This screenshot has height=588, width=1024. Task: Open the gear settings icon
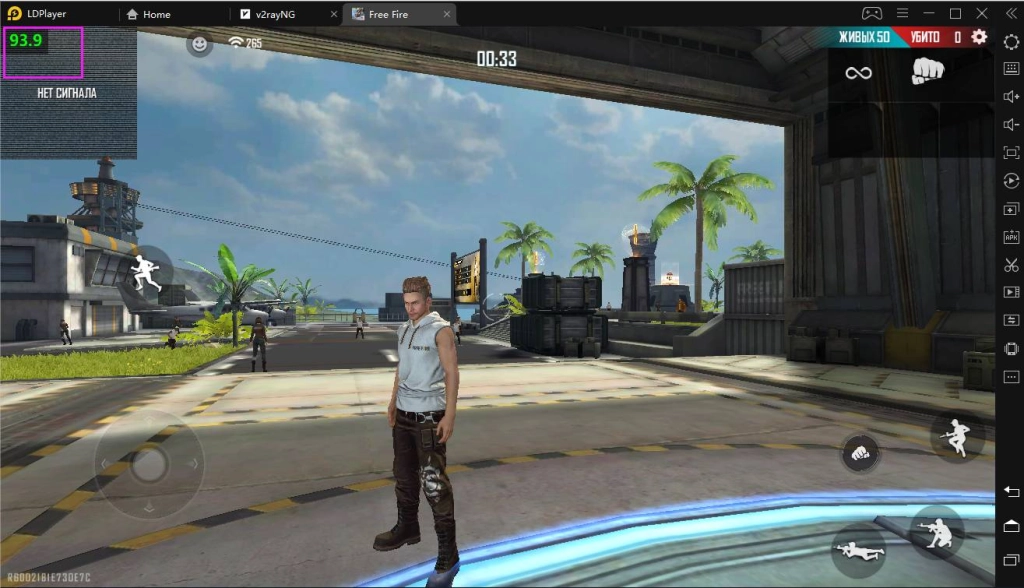point(979,37)
